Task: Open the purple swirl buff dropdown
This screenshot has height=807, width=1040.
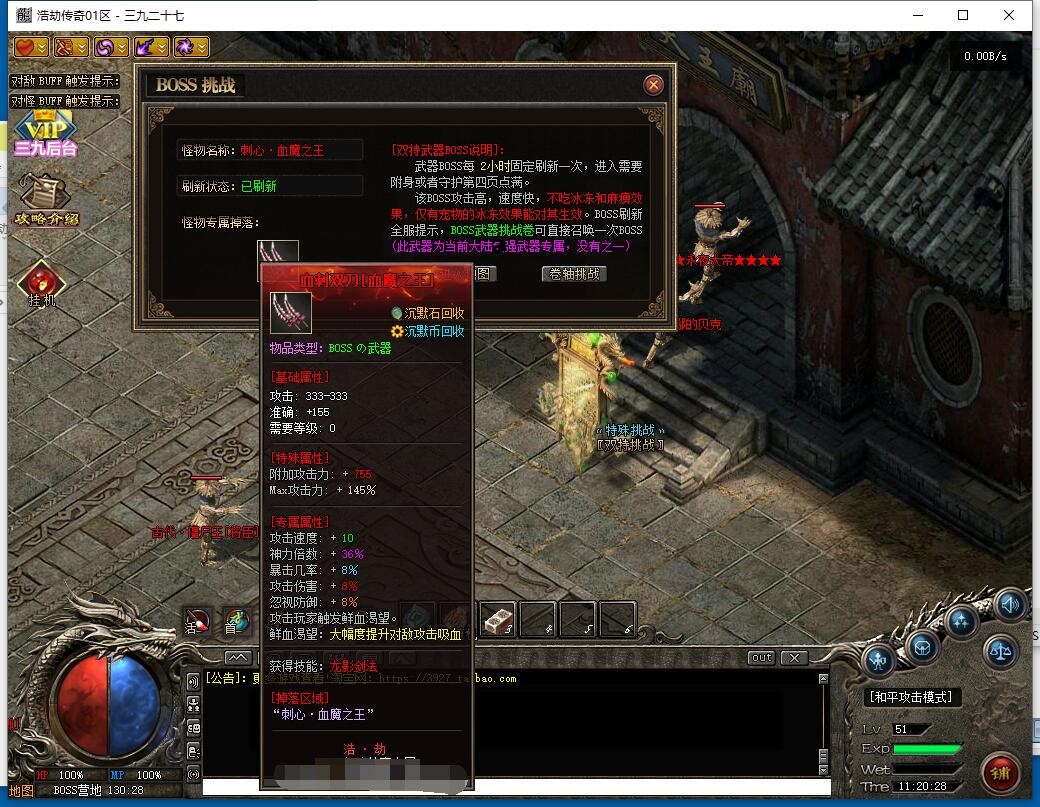Action: 110,47
